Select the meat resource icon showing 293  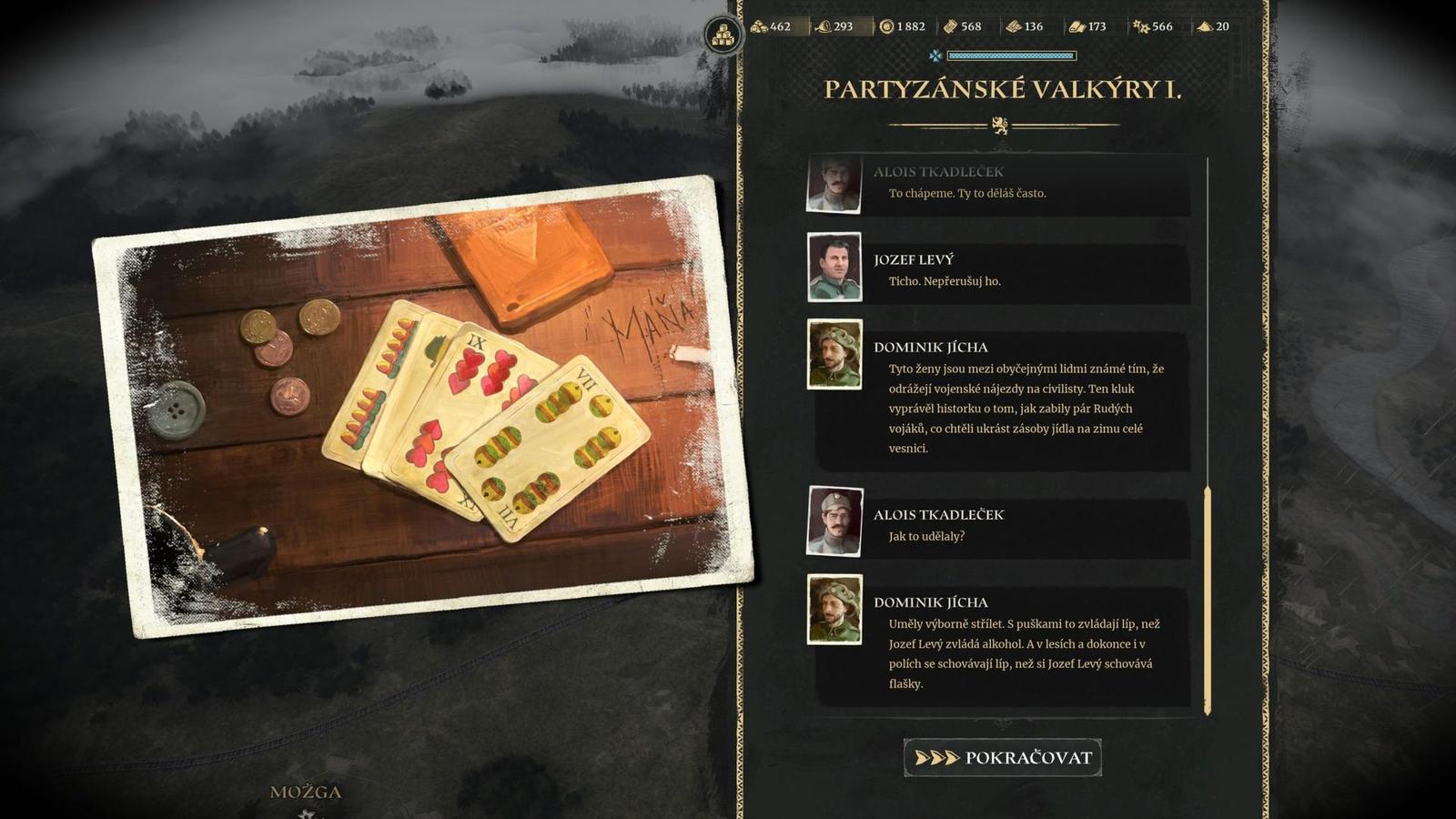(x=824, y=27)
